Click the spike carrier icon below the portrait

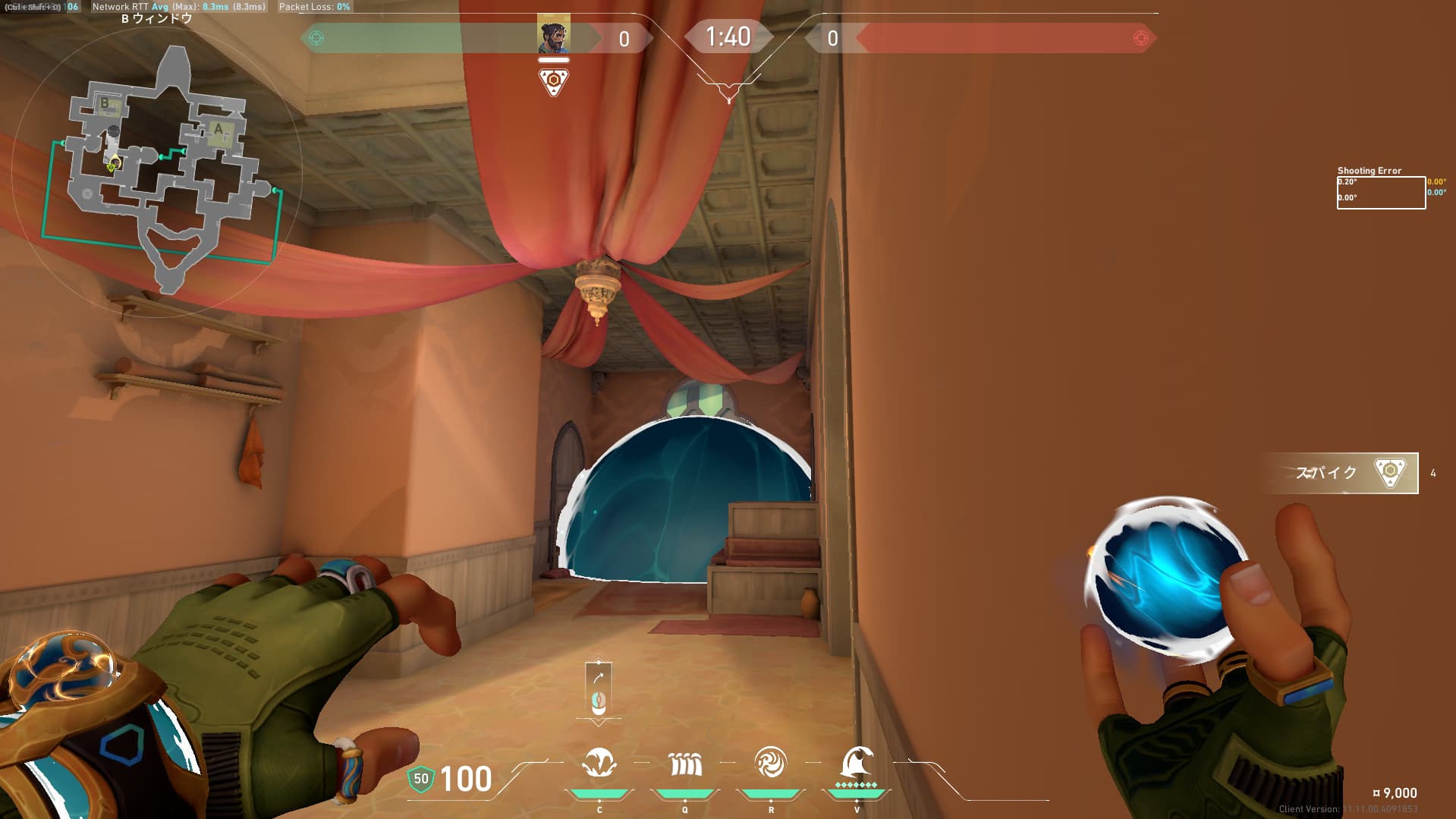[x=553, y=81]
